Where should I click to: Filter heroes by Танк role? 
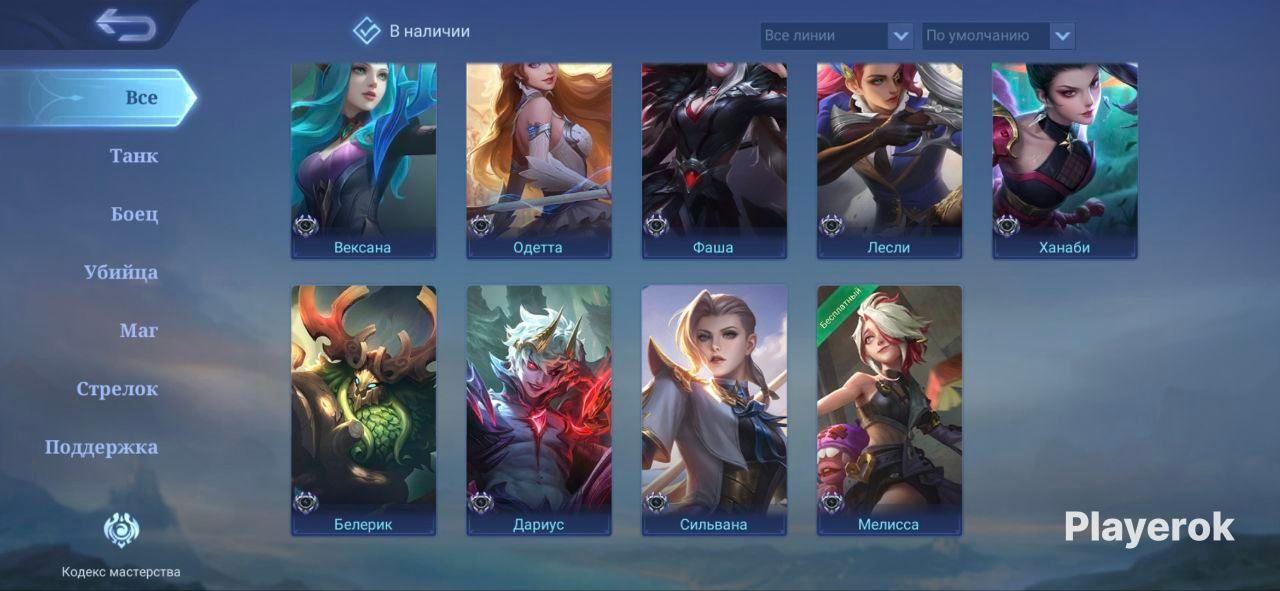point(134,156)
